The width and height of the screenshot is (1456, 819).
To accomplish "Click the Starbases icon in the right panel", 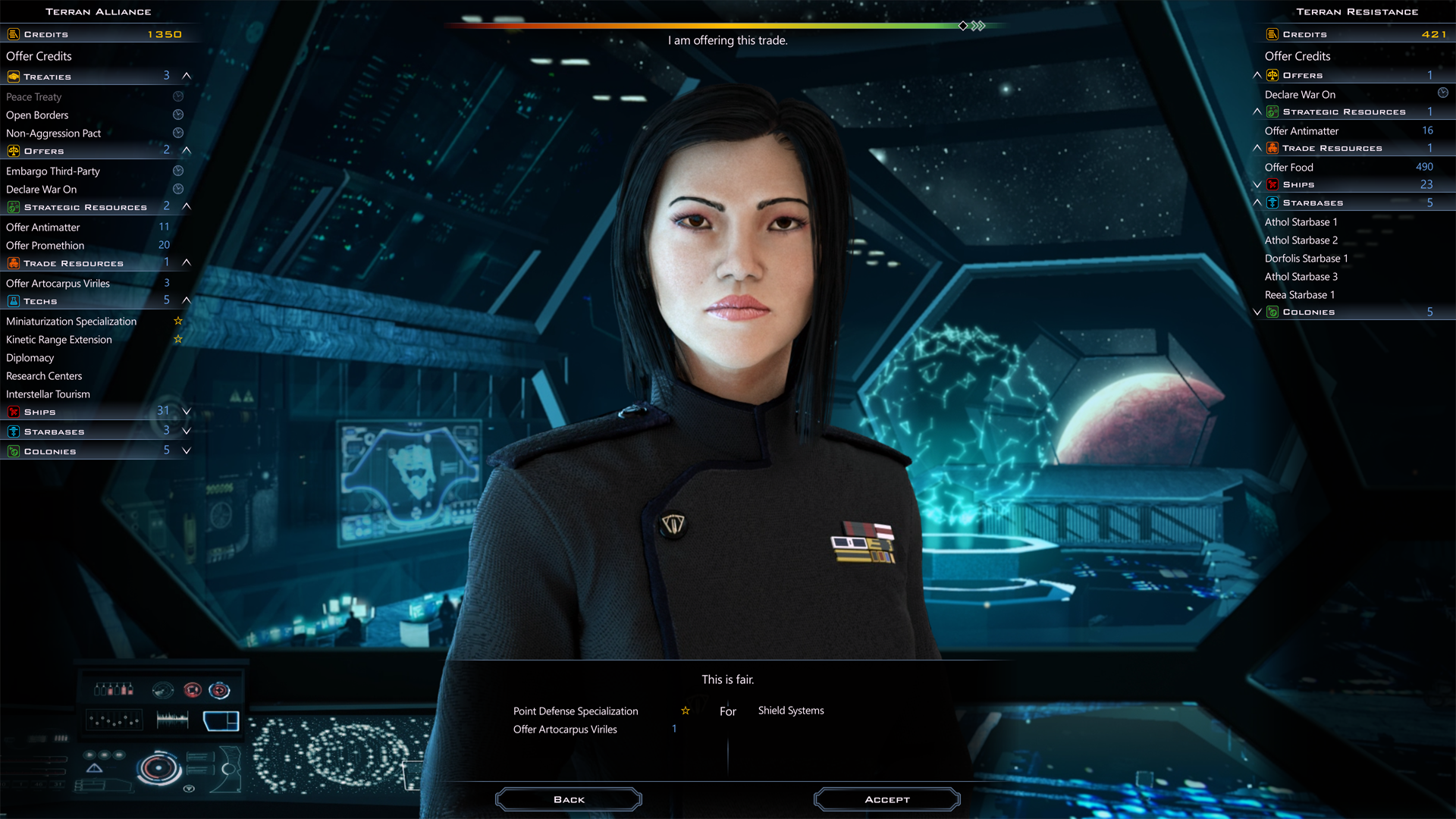I will pyautogui.click(x=1272, y=202).
